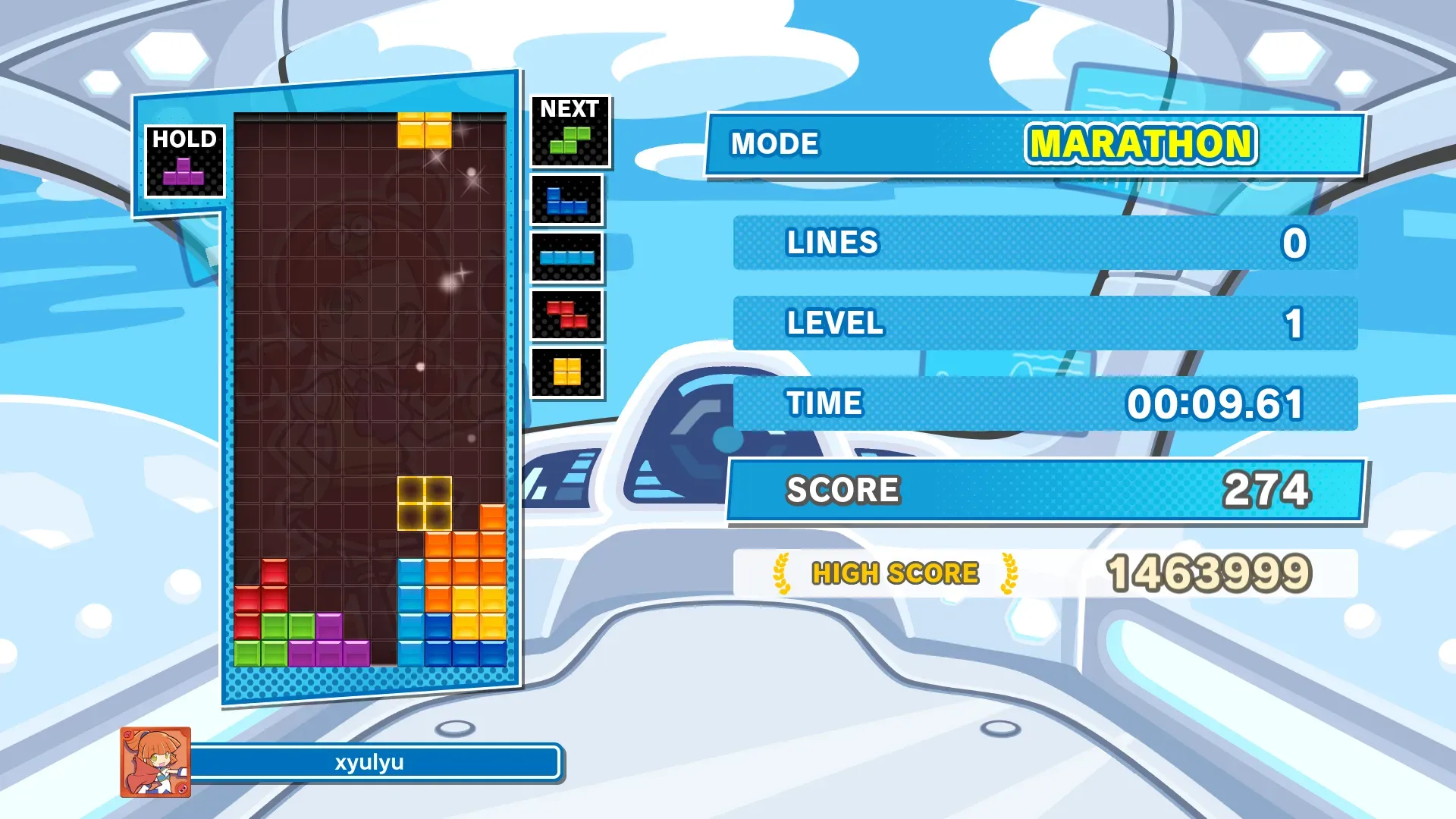Click the green S-piece in the Next box

click(x=570, y=140)
